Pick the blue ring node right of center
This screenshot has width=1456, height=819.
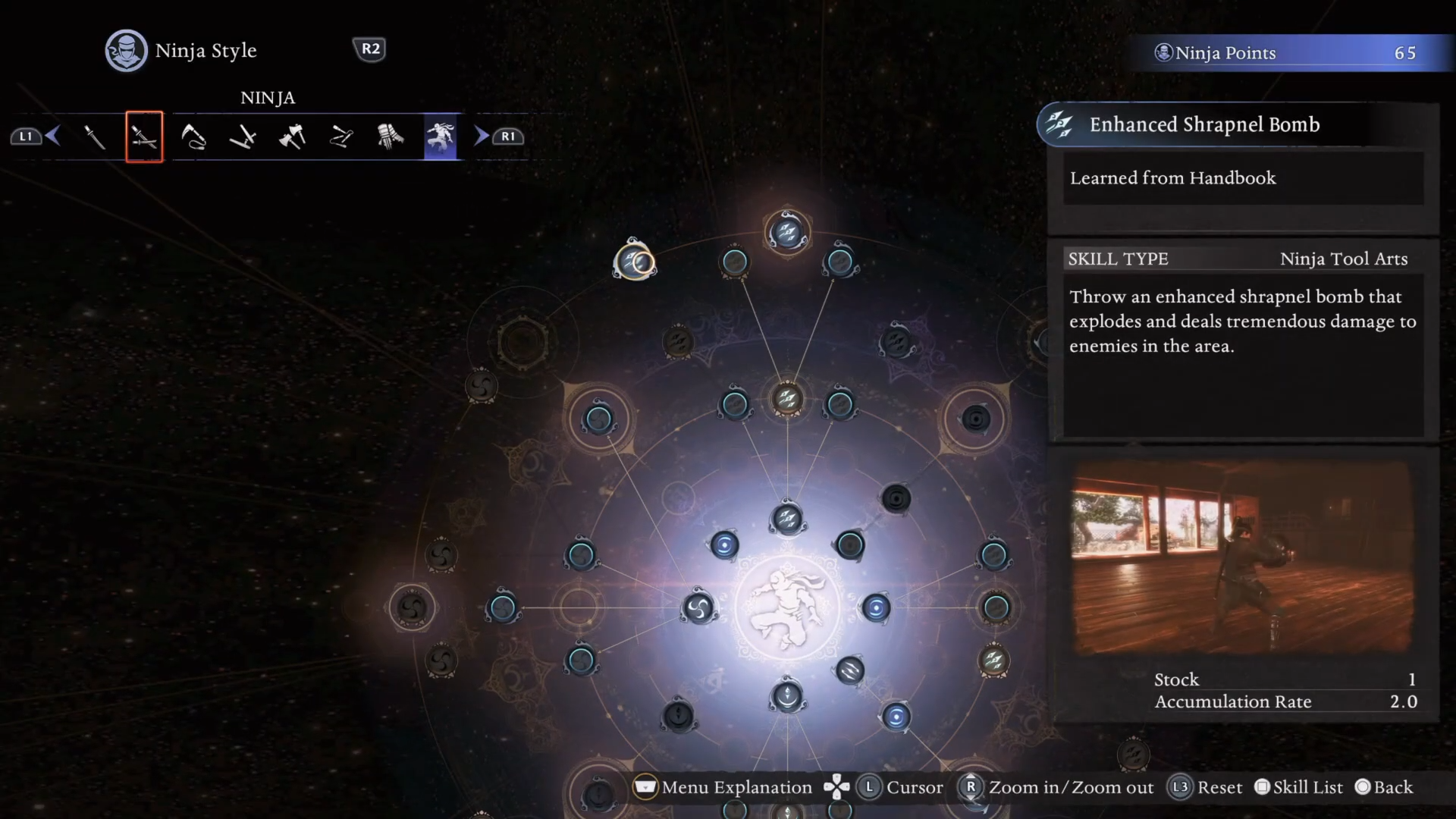[876, 607]
